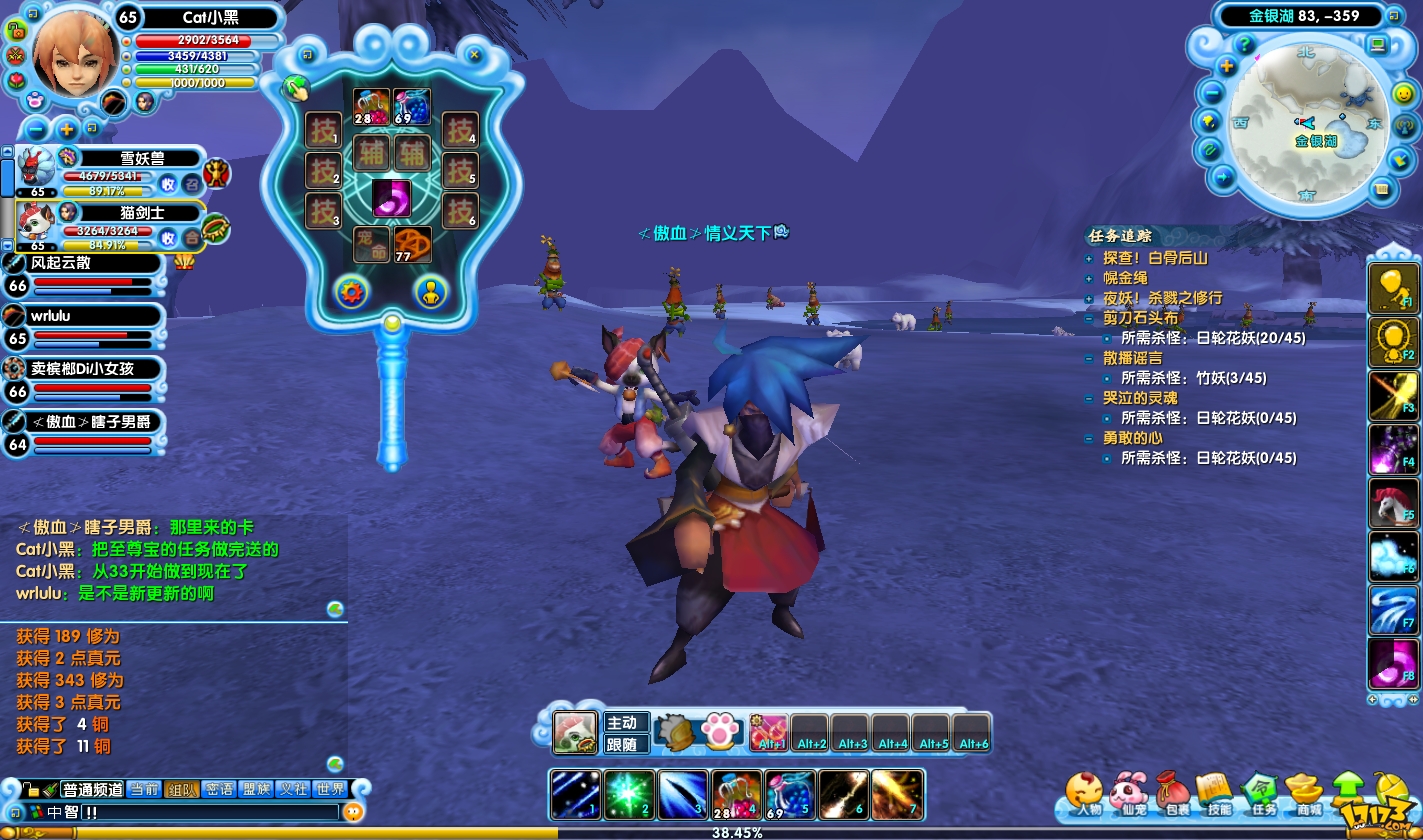Screen dimensions: 1423x840
Task: Select the 组队 team chat tab
Action: [x=181, y=789]
